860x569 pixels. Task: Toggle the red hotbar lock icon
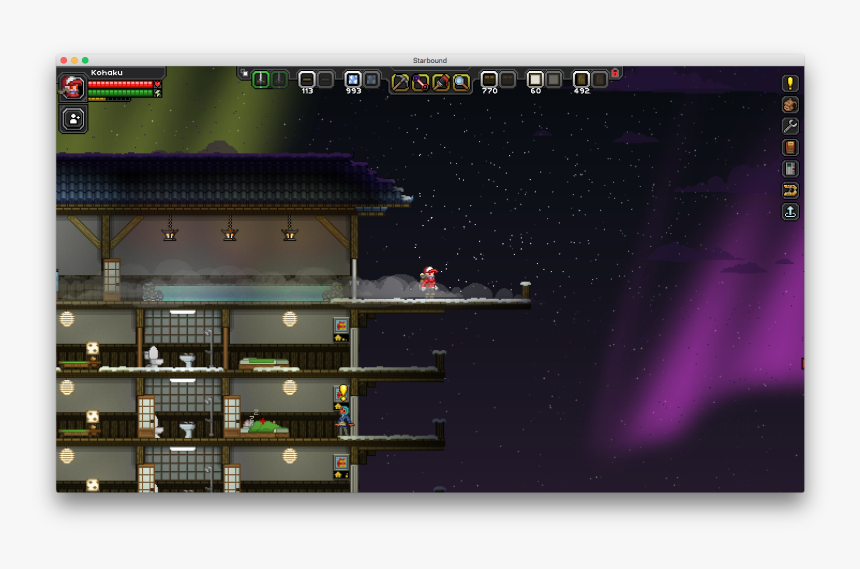click(x=615, y=72)
